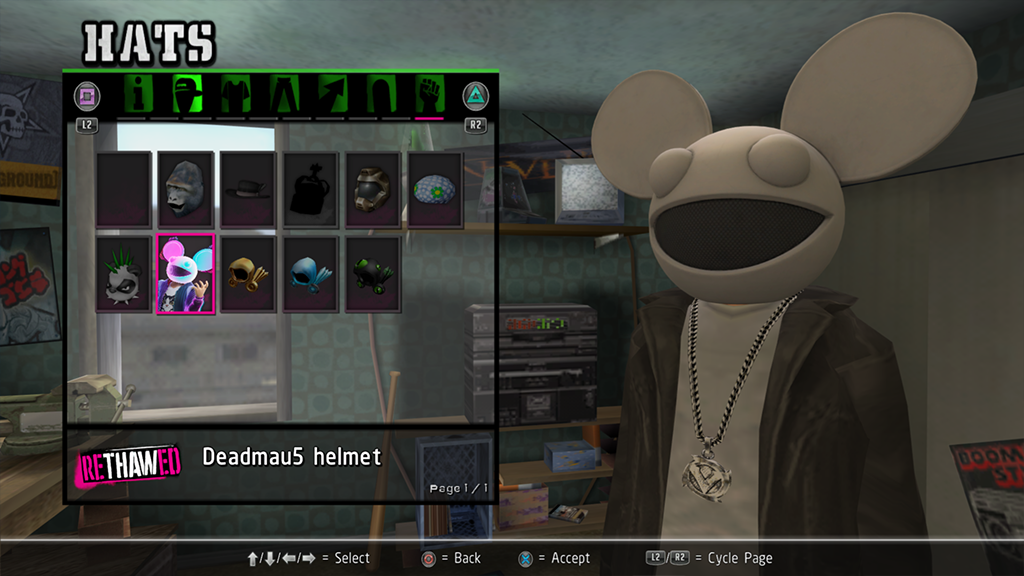Open the info tab with the letter i
The width and height of the screenshot is (1024, 576).
pyautogui.click(x=139, y=95)
